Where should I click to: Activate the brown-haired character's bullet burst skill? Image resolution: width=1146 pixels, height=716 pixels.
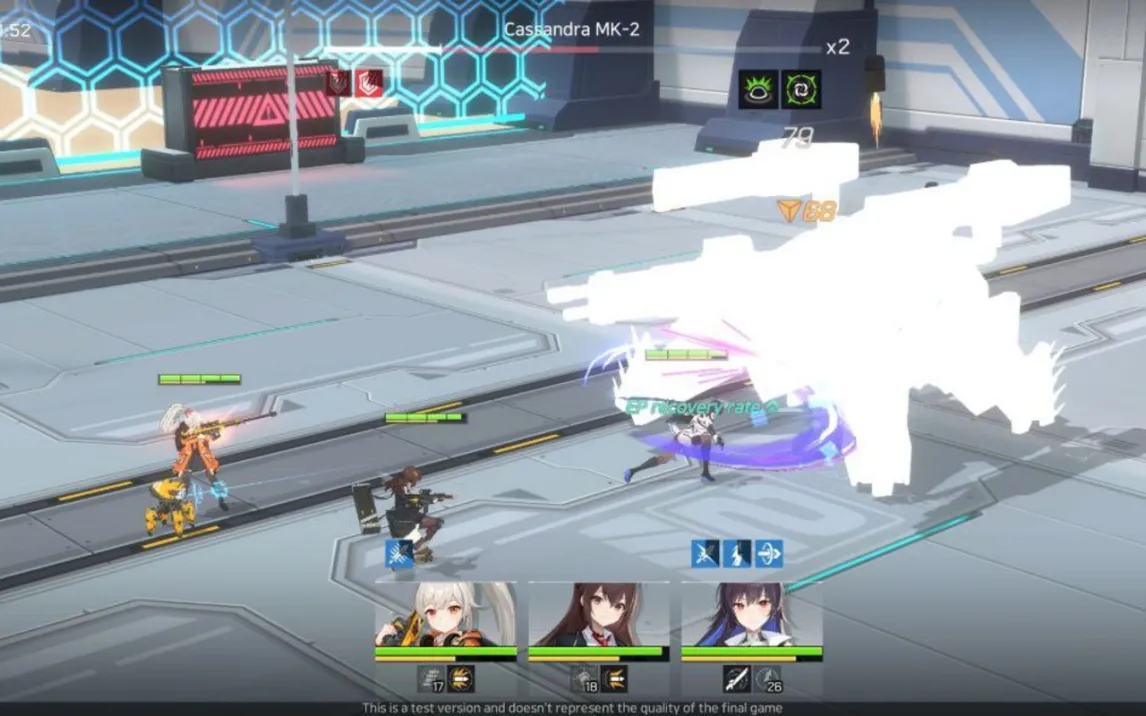point(614,680)
